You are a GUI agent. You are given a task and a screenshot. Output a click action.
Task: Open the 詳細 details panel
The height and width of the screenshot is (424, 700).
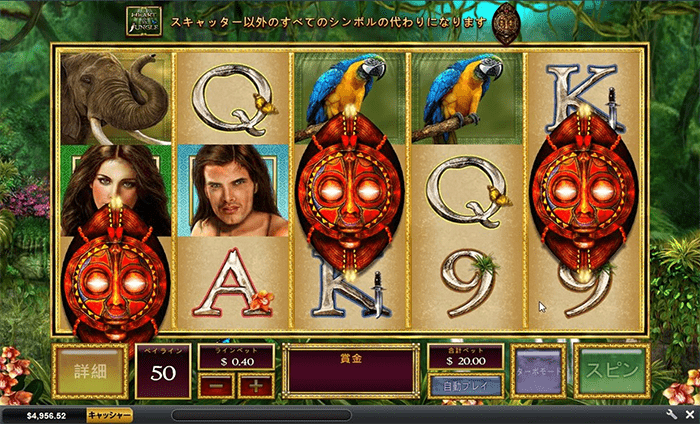tap(89, 371)
